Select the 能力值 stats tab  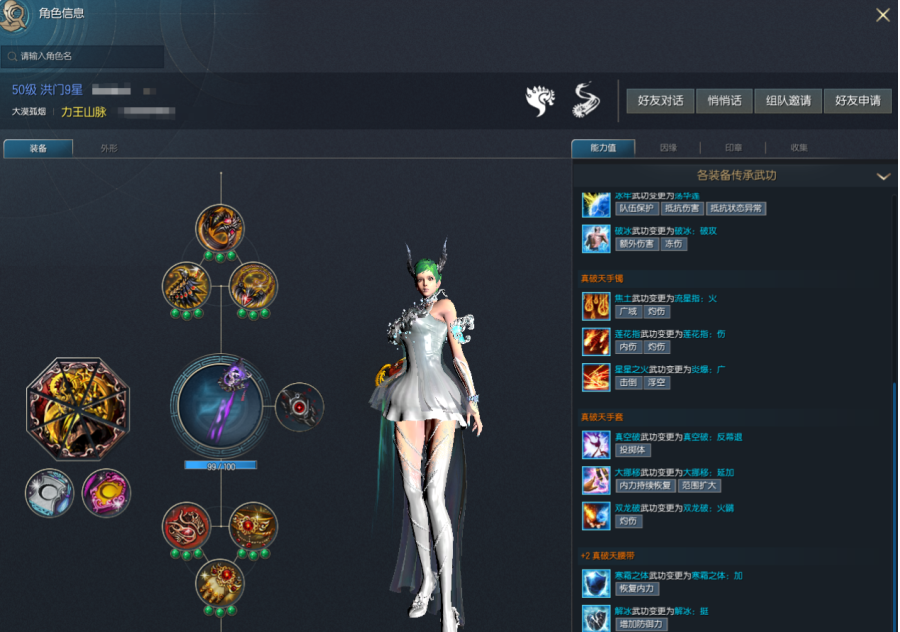click(x=603, y=148)
